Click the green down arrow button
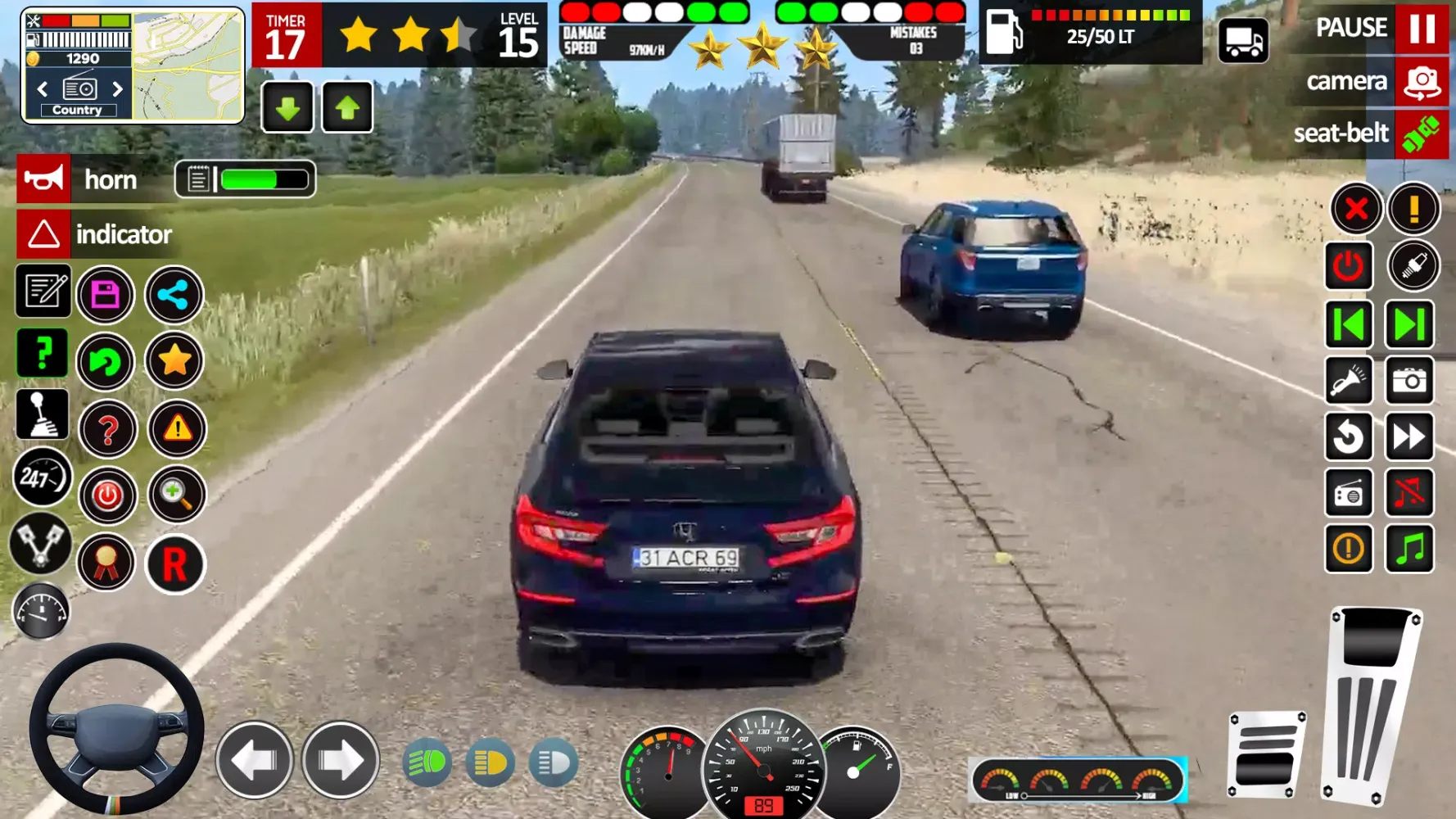This screenshot has width=1456, height=819. (x=287, y=107)
